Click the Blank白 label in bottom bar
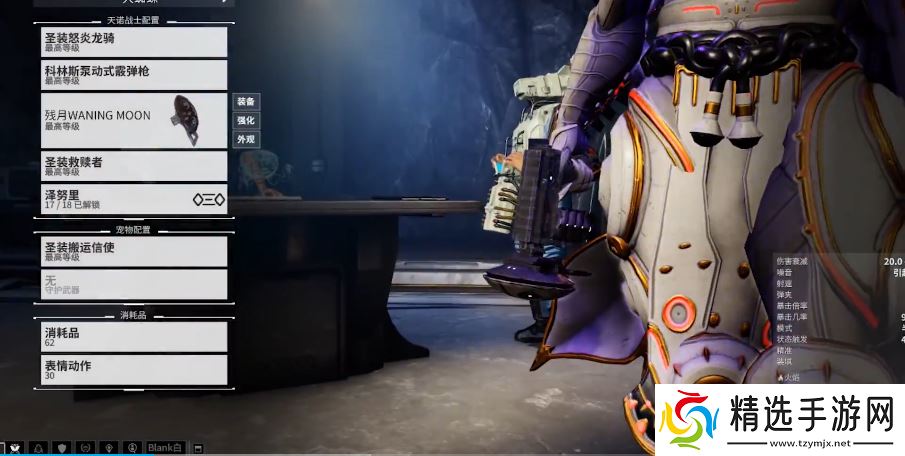Viewport: 905px width, 456px height. coord(166,447)
